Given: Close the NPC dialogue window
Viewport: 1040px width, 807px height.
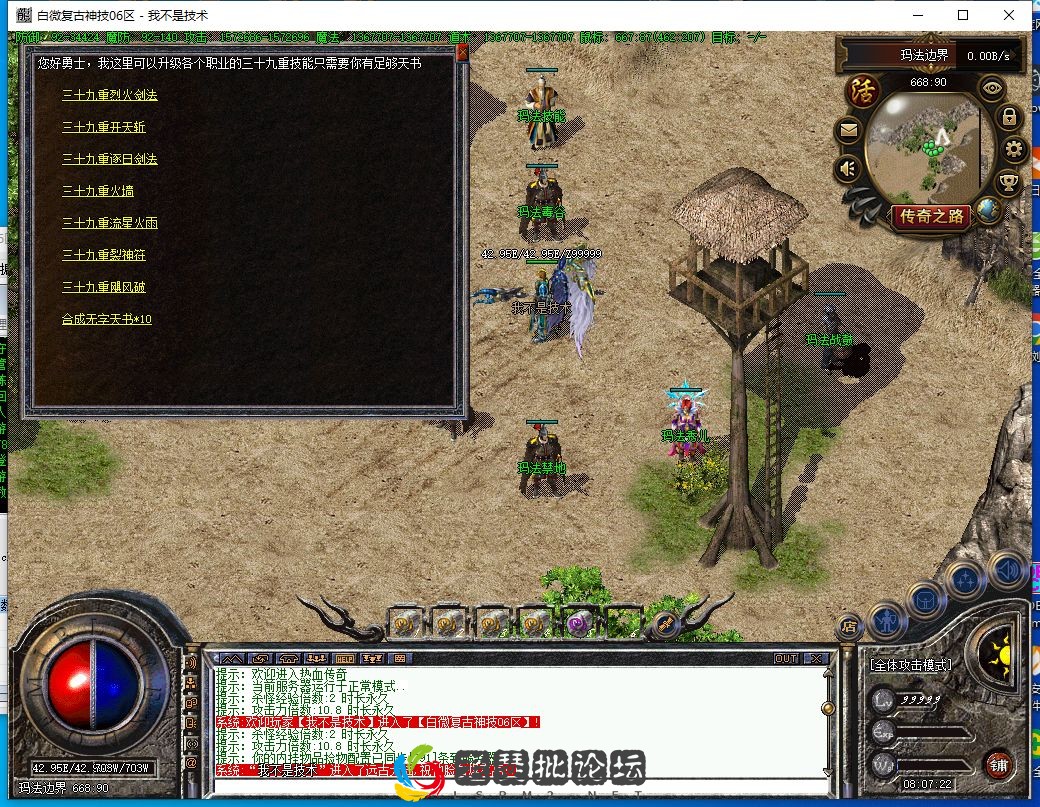Looking at the screenshot, I should [x=462, y=53].
